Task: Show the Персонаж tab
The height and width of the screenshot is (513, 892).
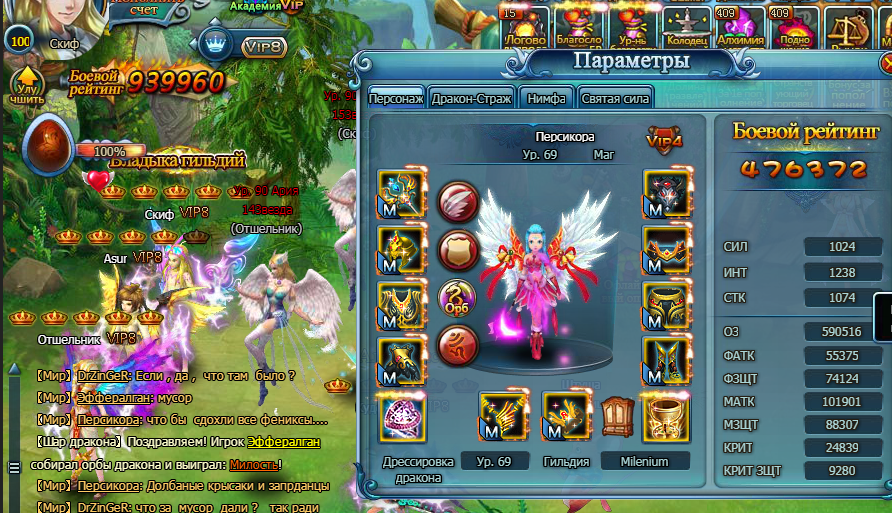Action: coord(397,98)
